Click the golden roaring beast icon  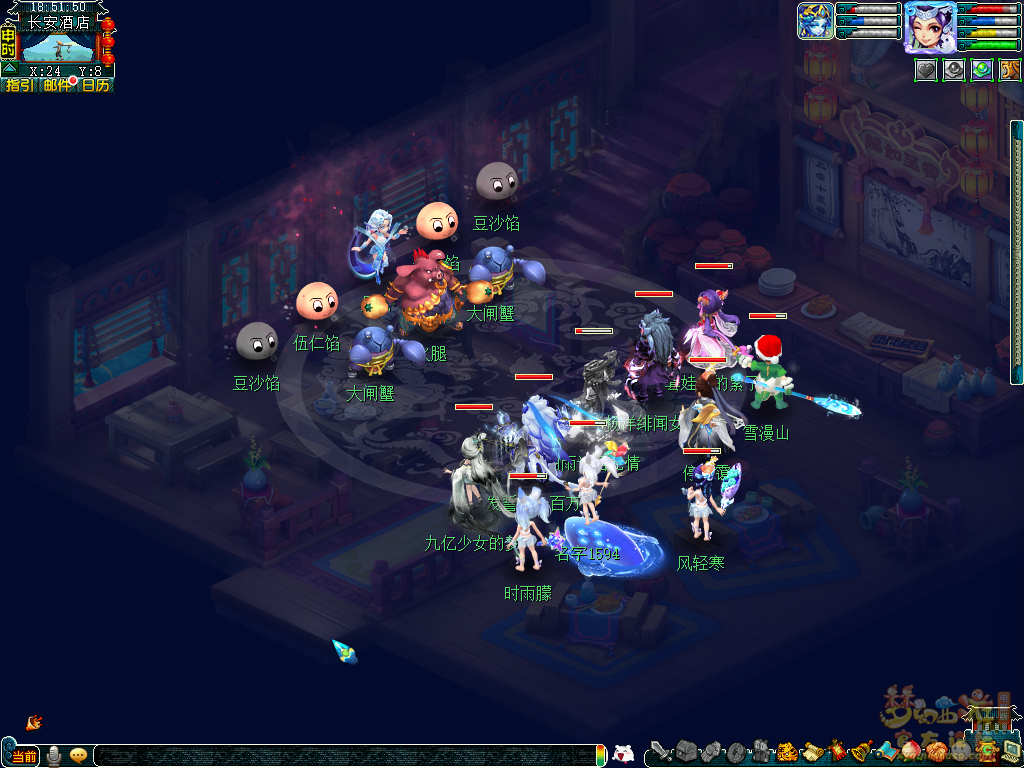[x=1010, y=70]
